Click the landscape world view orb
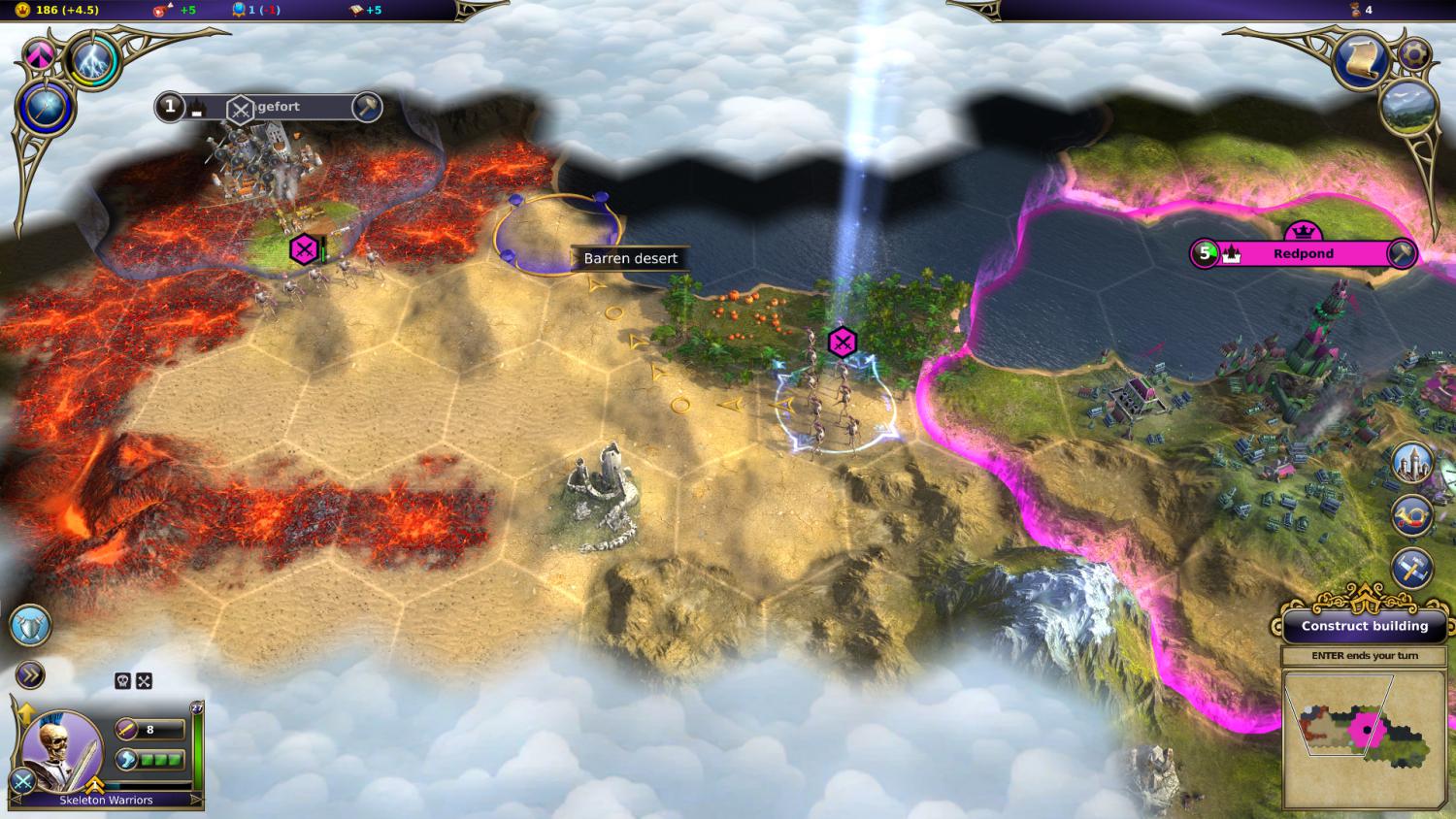 [1408, 107]
